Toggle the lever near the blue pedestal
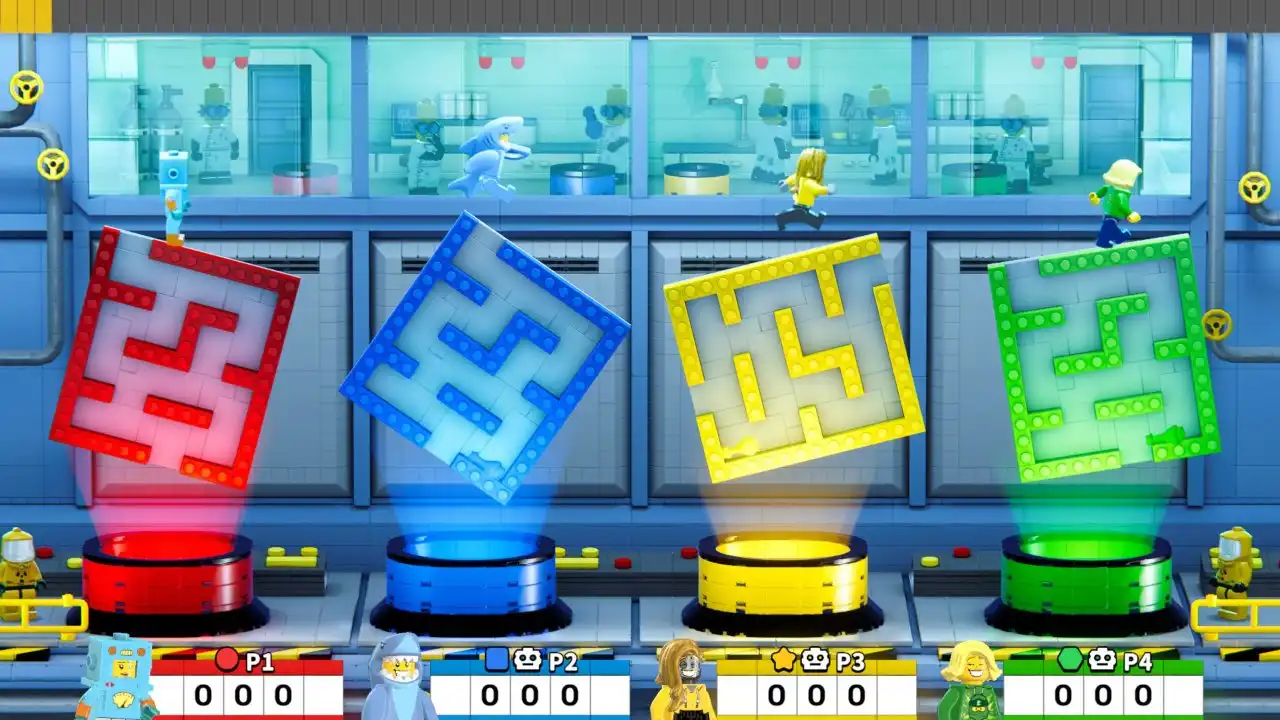1280x720 pixels. [x=580, y=558]
